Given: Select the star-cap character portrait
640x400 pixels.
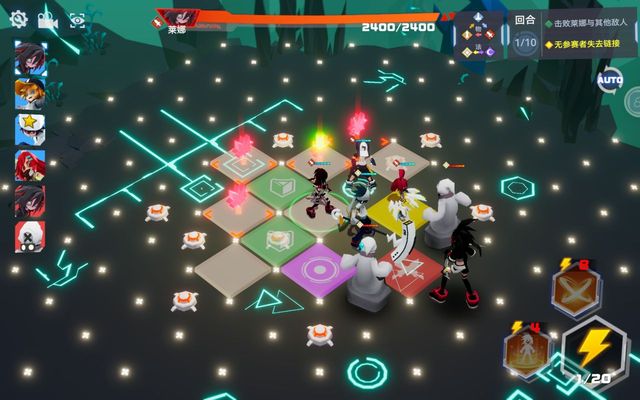Looking at the screenshot, I should click(x=29, y=128).
